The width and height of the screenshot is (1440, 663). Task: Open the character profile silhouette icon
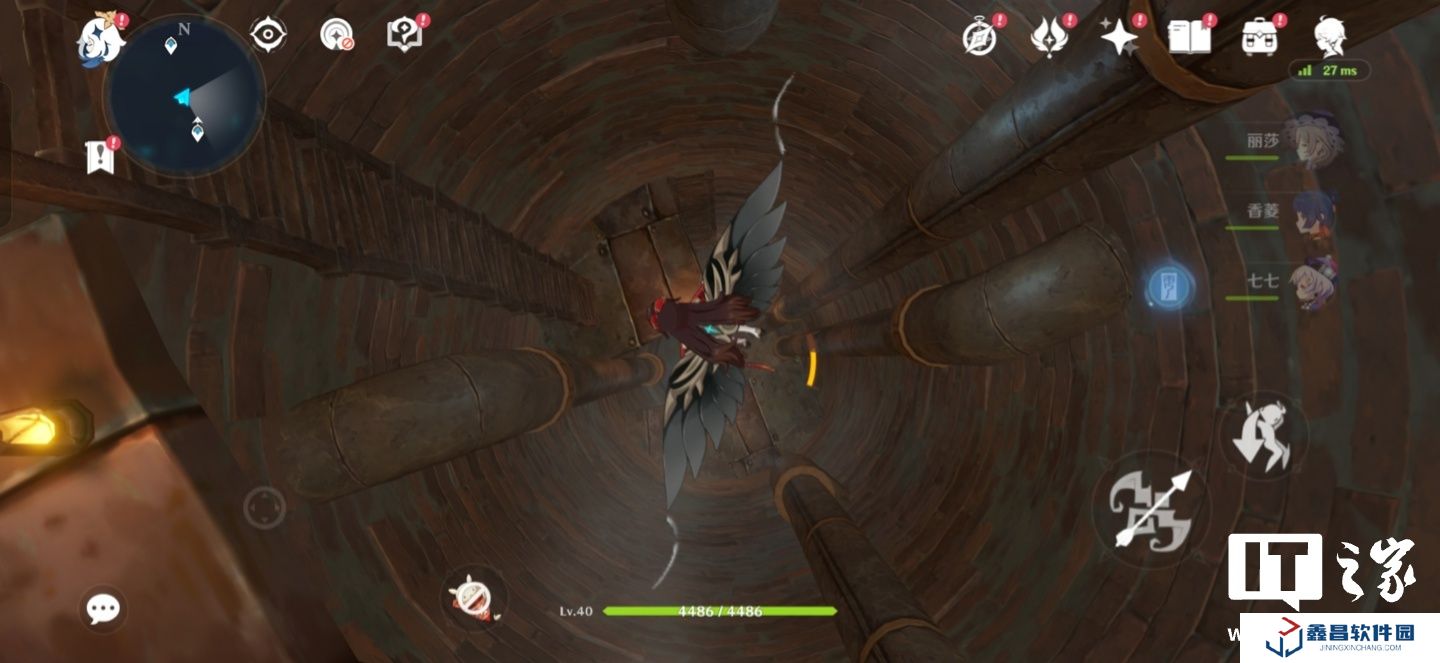(1330, 37)
